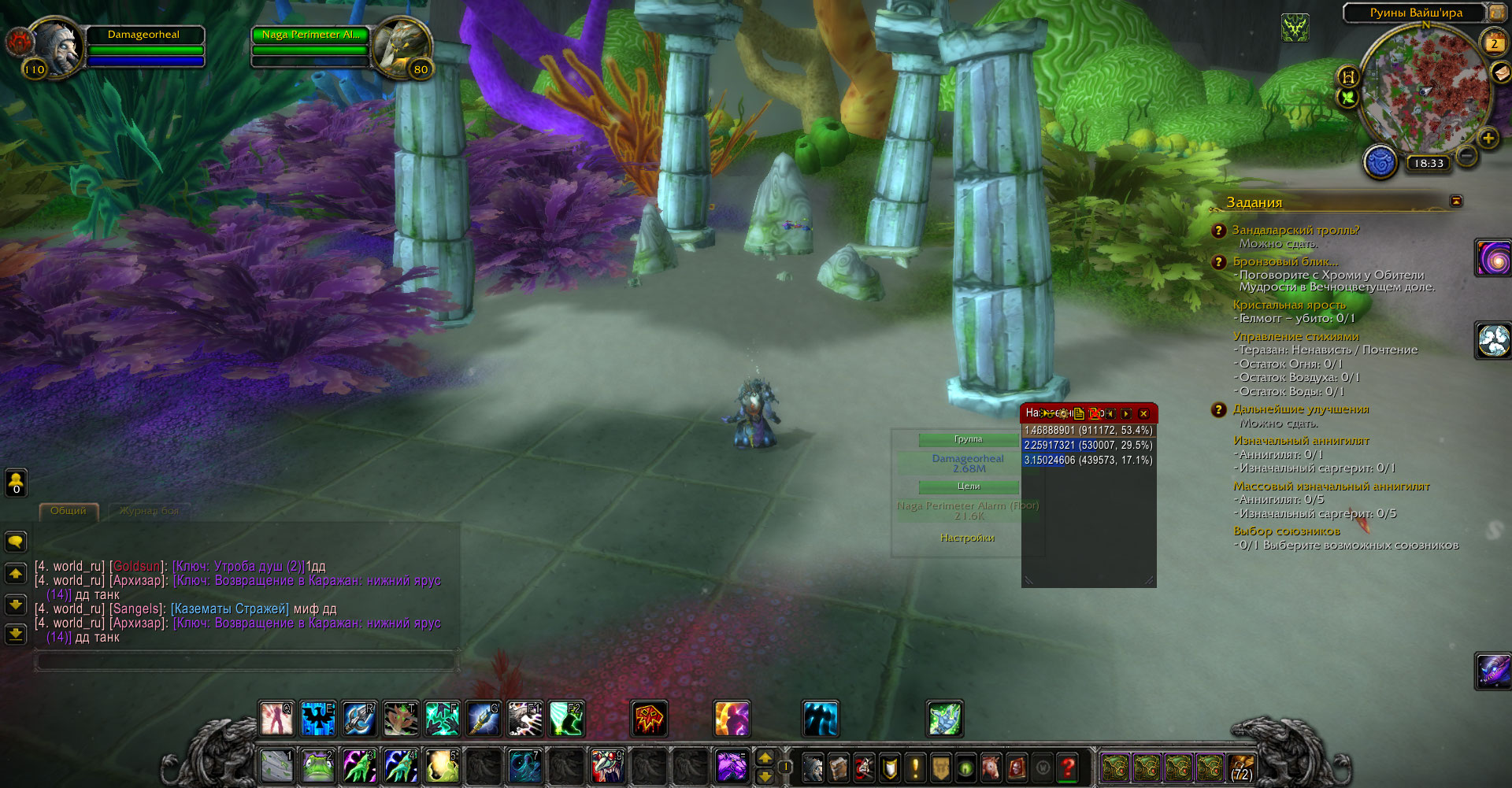1512x788 pixels.
Task: Open the calendar showing day 2
Action: coord(1494,43)
